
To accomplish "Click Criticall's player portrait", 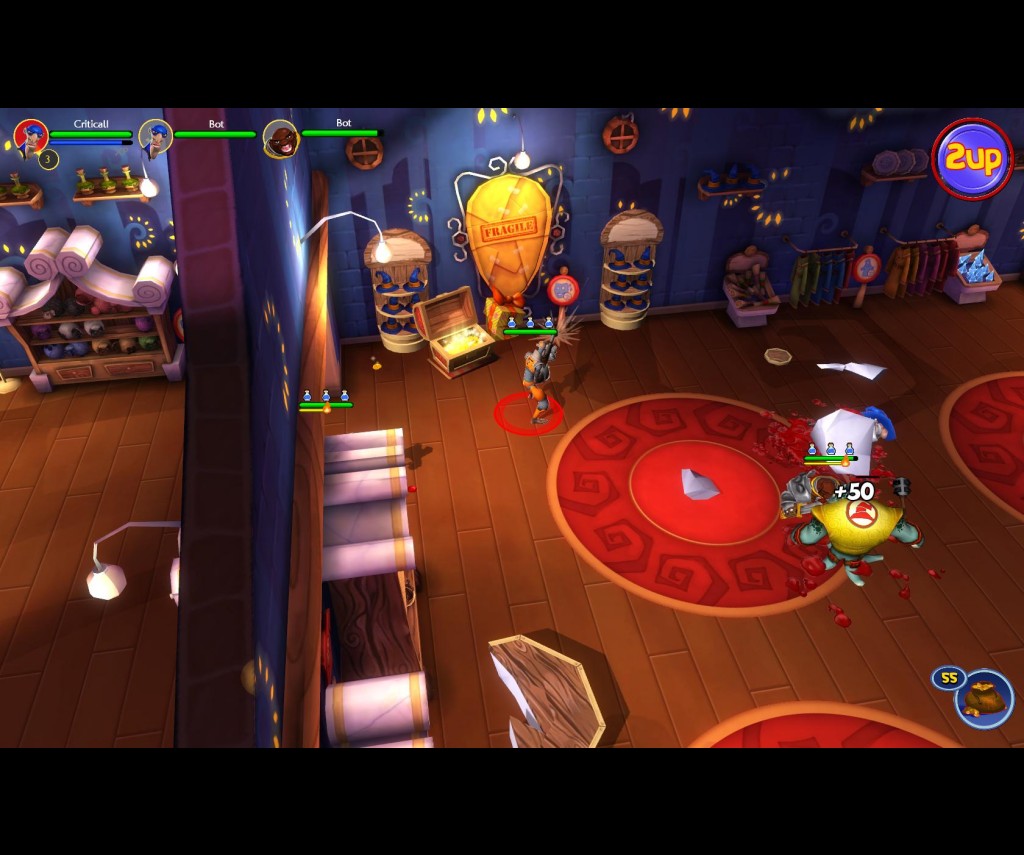I will pos(31,137).
